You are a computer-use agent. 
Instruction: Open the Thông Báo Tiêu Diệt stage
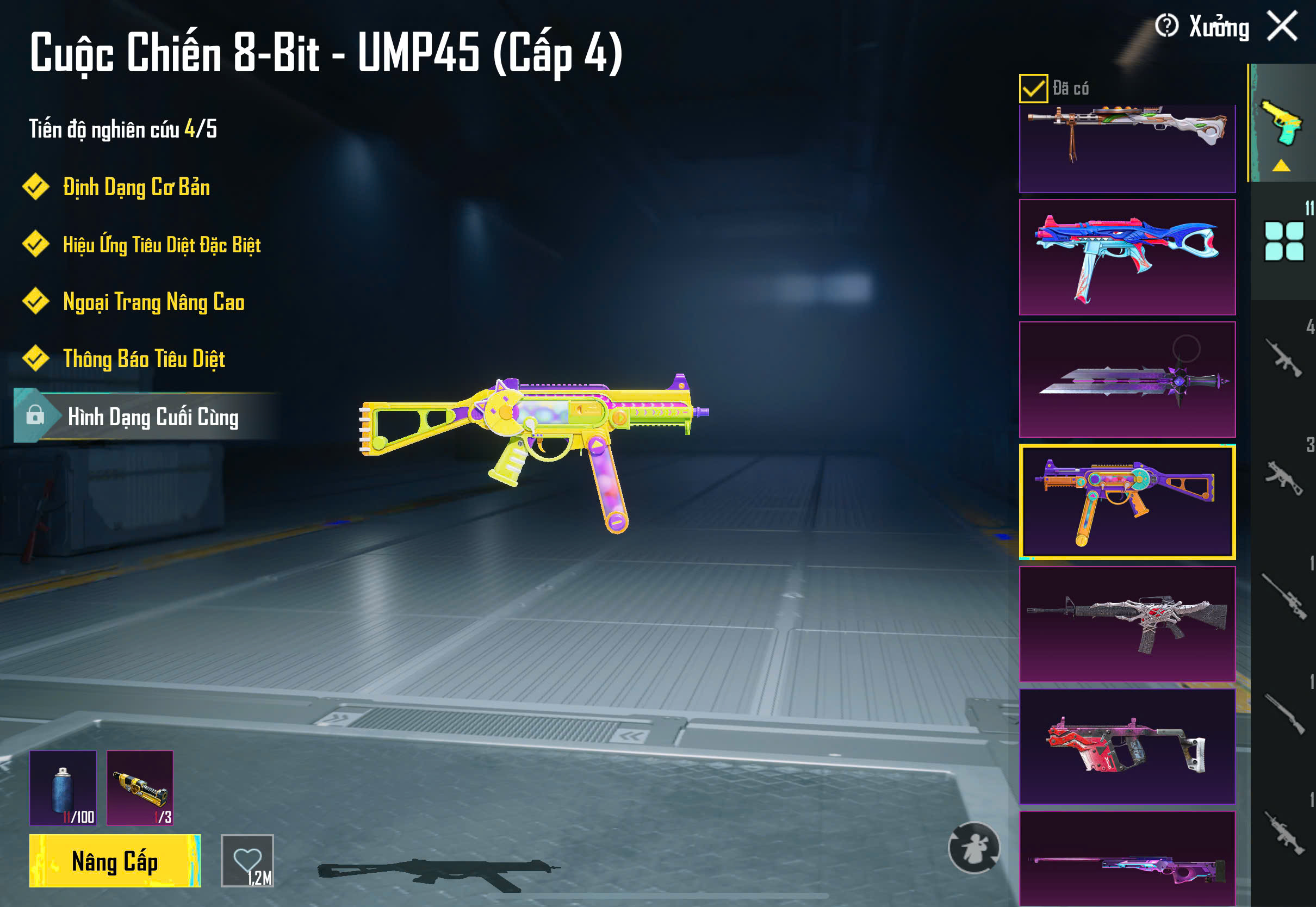(144, 358)
